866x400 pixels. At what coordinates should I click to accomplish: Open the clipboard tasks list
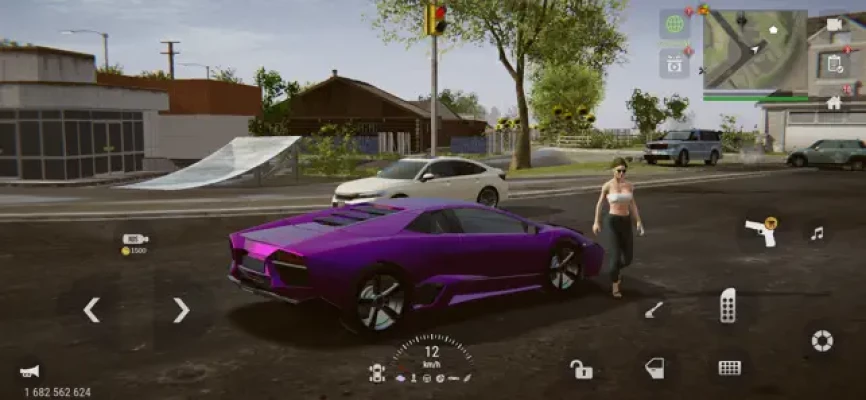pos(834,64)
